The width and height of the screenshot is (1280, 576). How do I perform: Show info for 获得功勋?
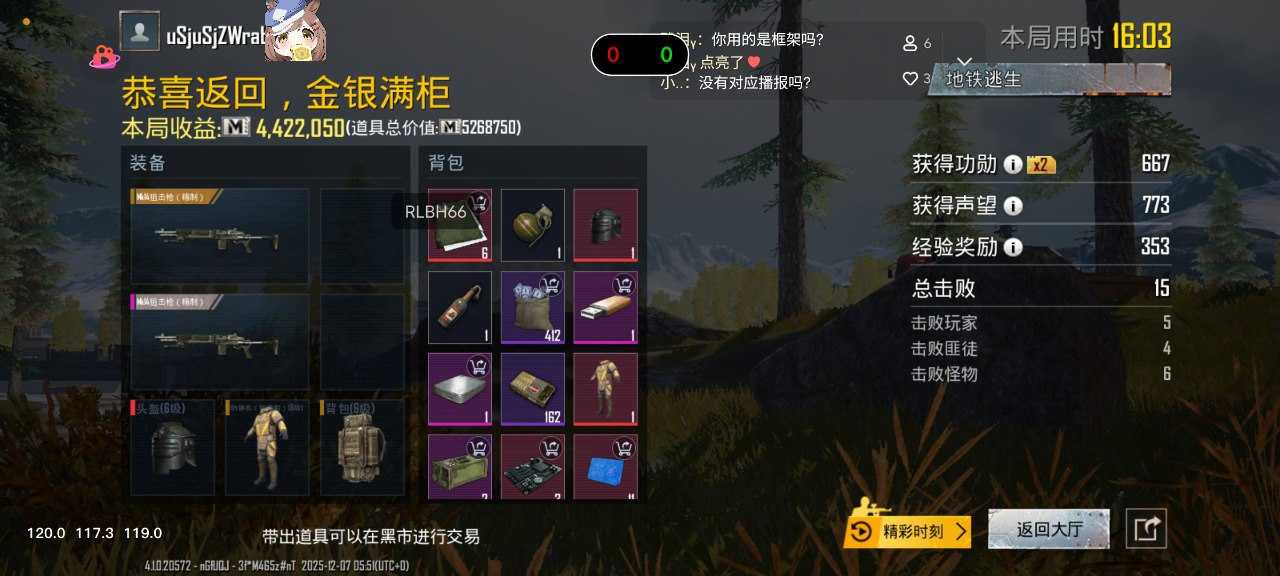coord(1013,165)
